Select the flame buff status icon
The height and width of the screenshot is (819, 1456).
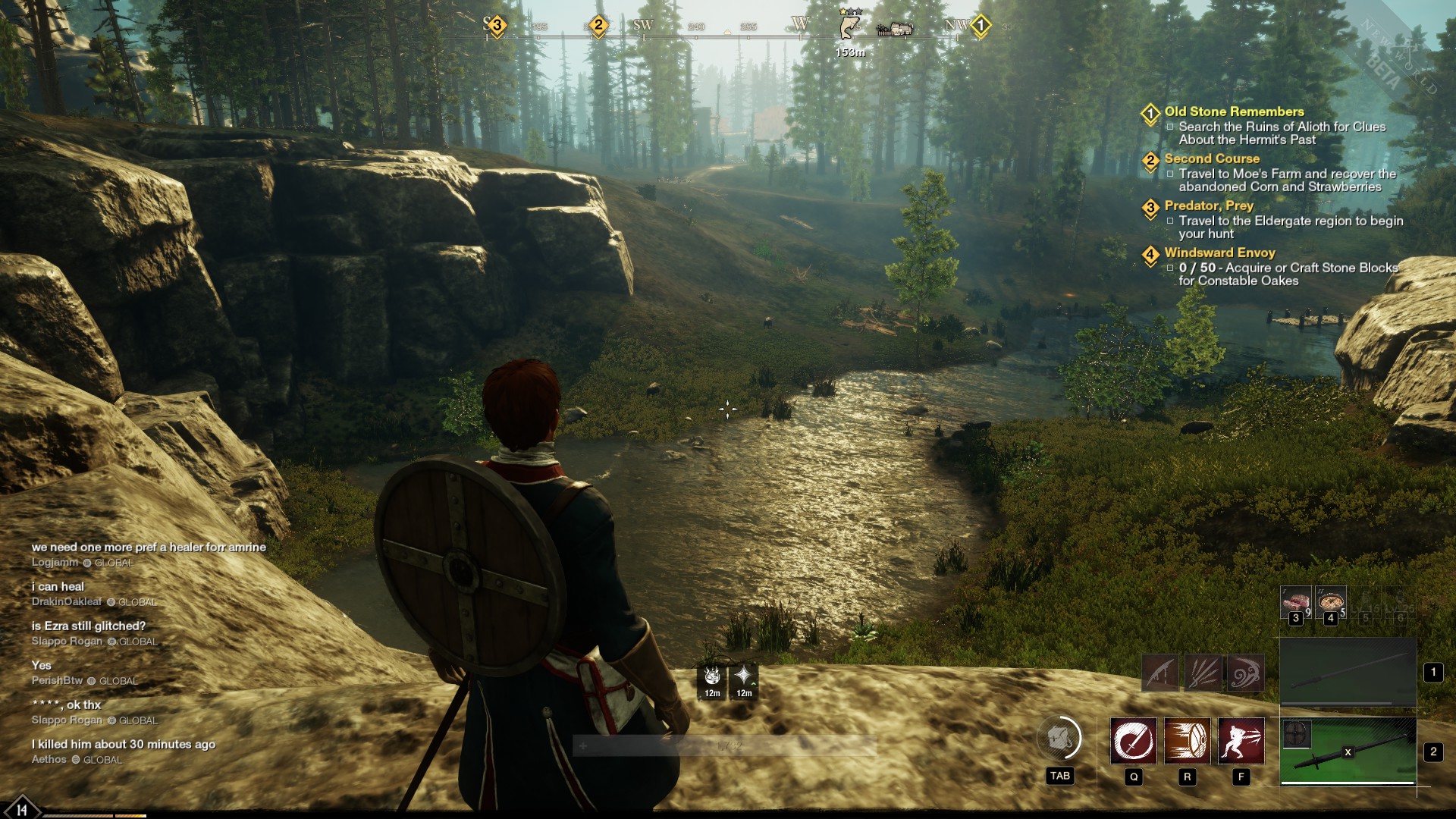point(712,676)
